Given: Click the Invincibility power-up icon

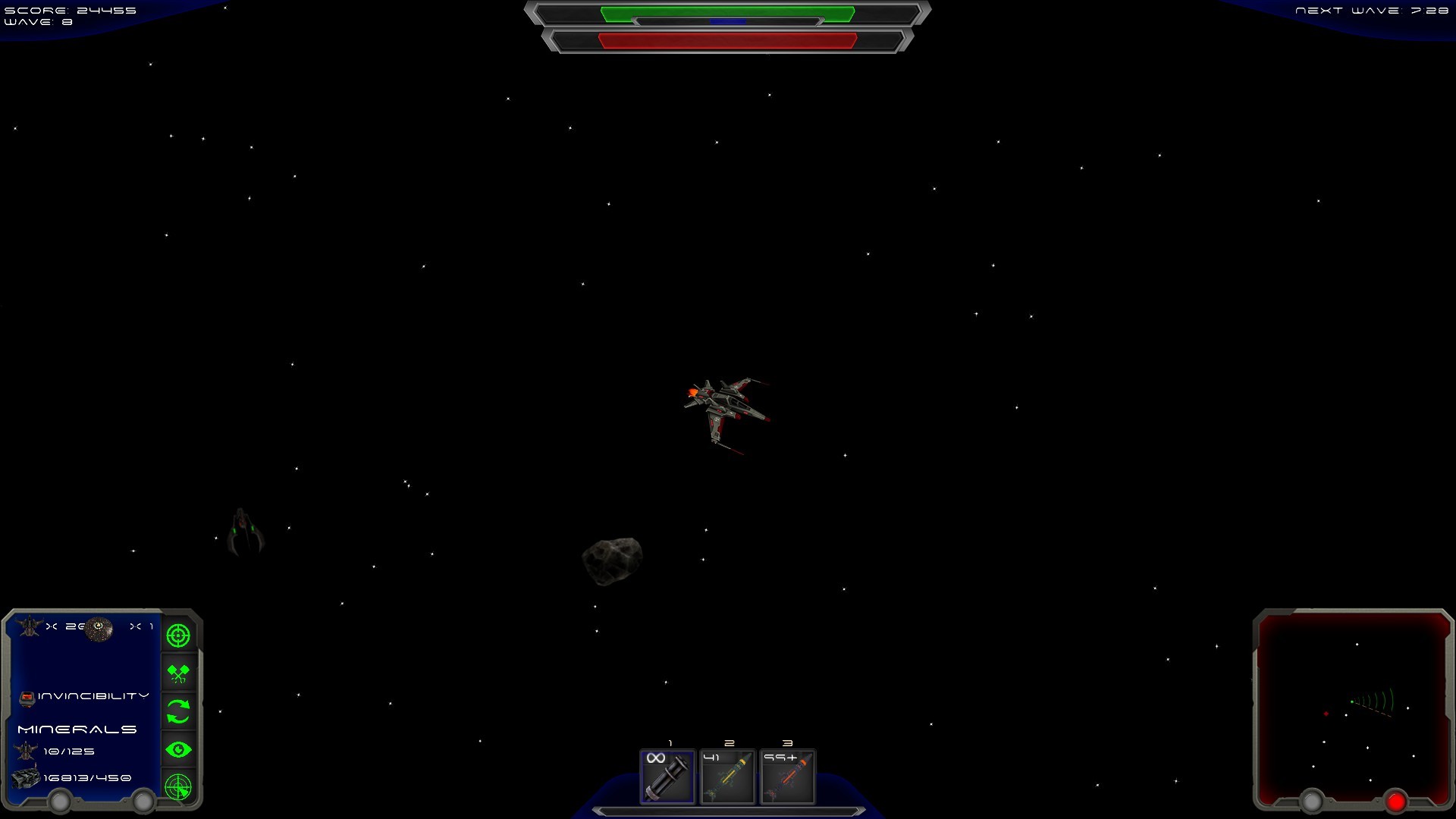Looking at the screenshot, I should pyautogui.click(x=28, y=695).
